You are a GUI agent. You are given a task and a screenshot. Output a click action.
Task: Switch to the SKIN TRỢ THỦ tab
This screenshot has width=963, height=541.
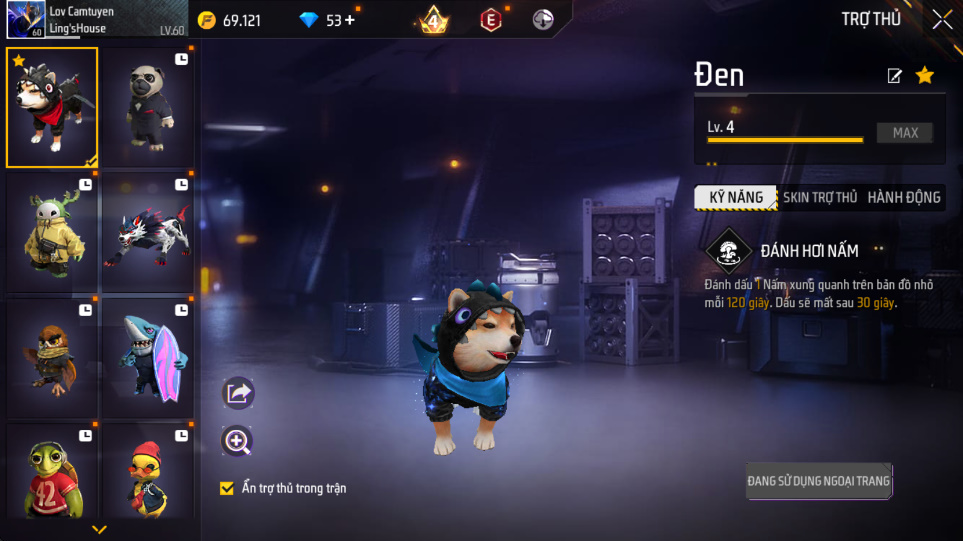(819, 197)
